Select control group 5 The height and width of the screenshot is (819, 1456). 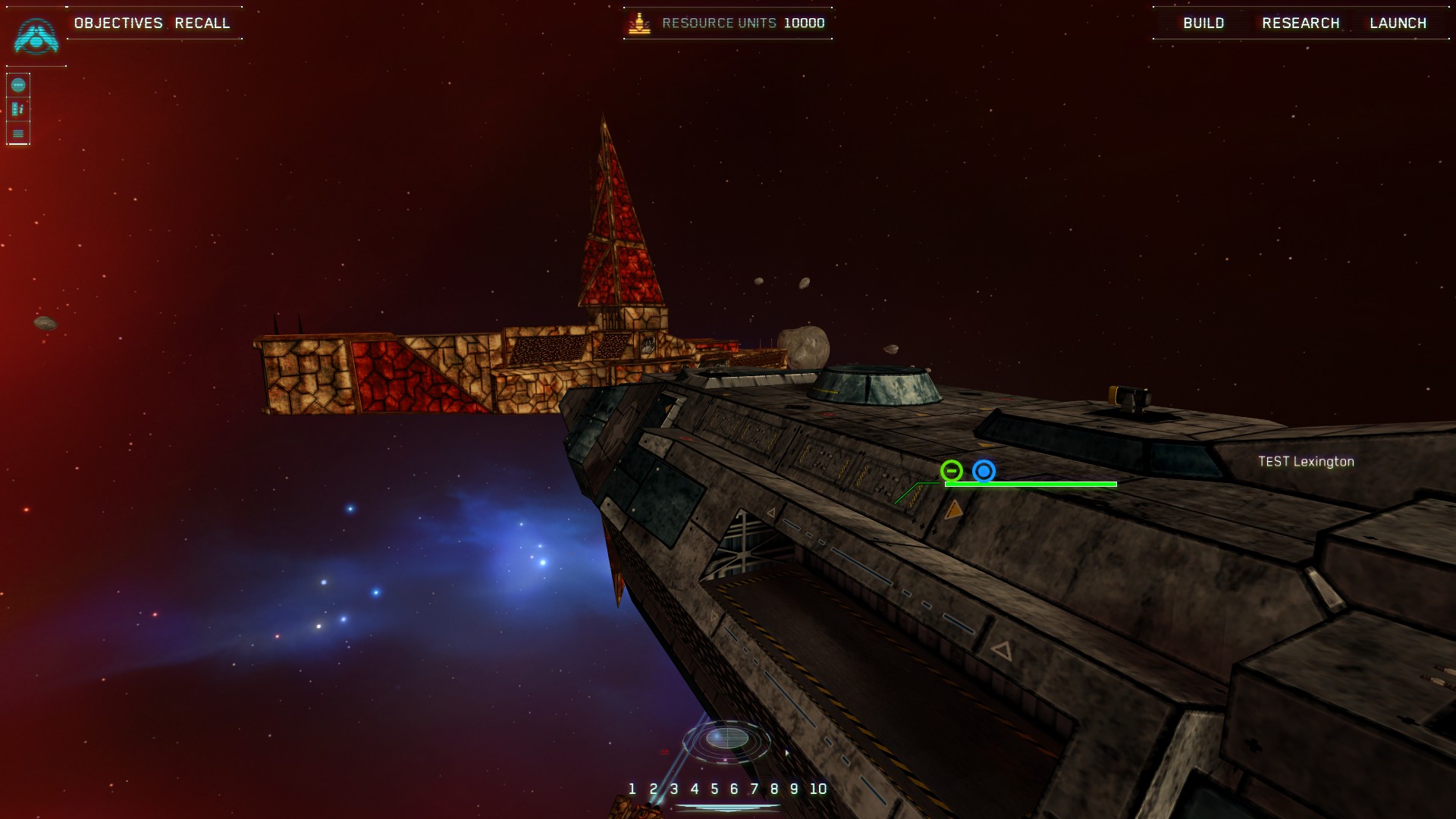(x=714, y=789)
